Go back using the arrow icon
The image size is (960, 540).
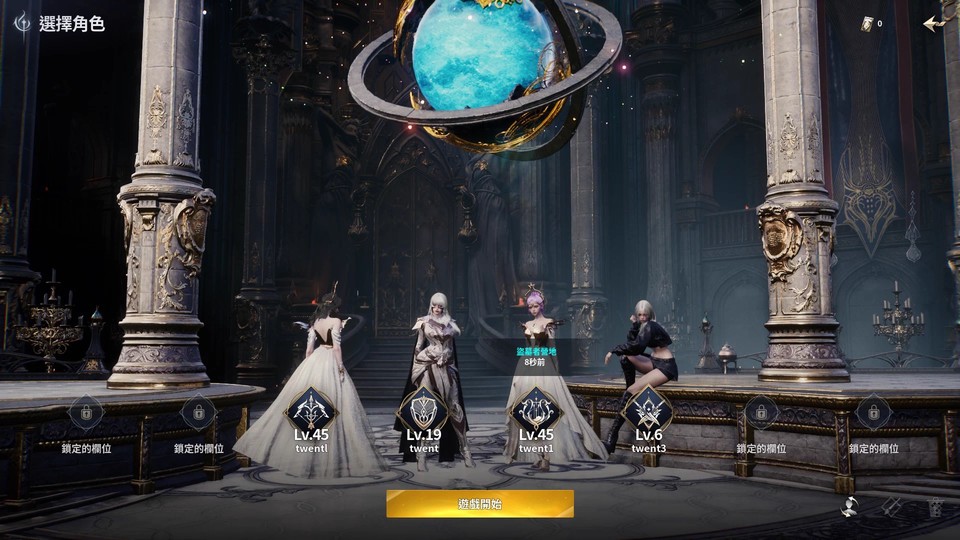point(934,23)
